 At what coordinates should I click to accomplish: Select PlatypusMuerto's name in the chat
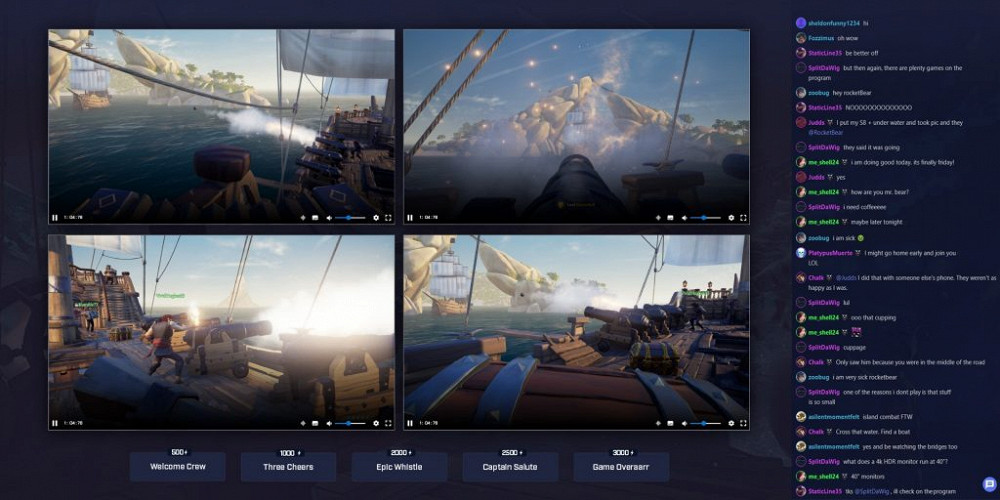[830, 253]
